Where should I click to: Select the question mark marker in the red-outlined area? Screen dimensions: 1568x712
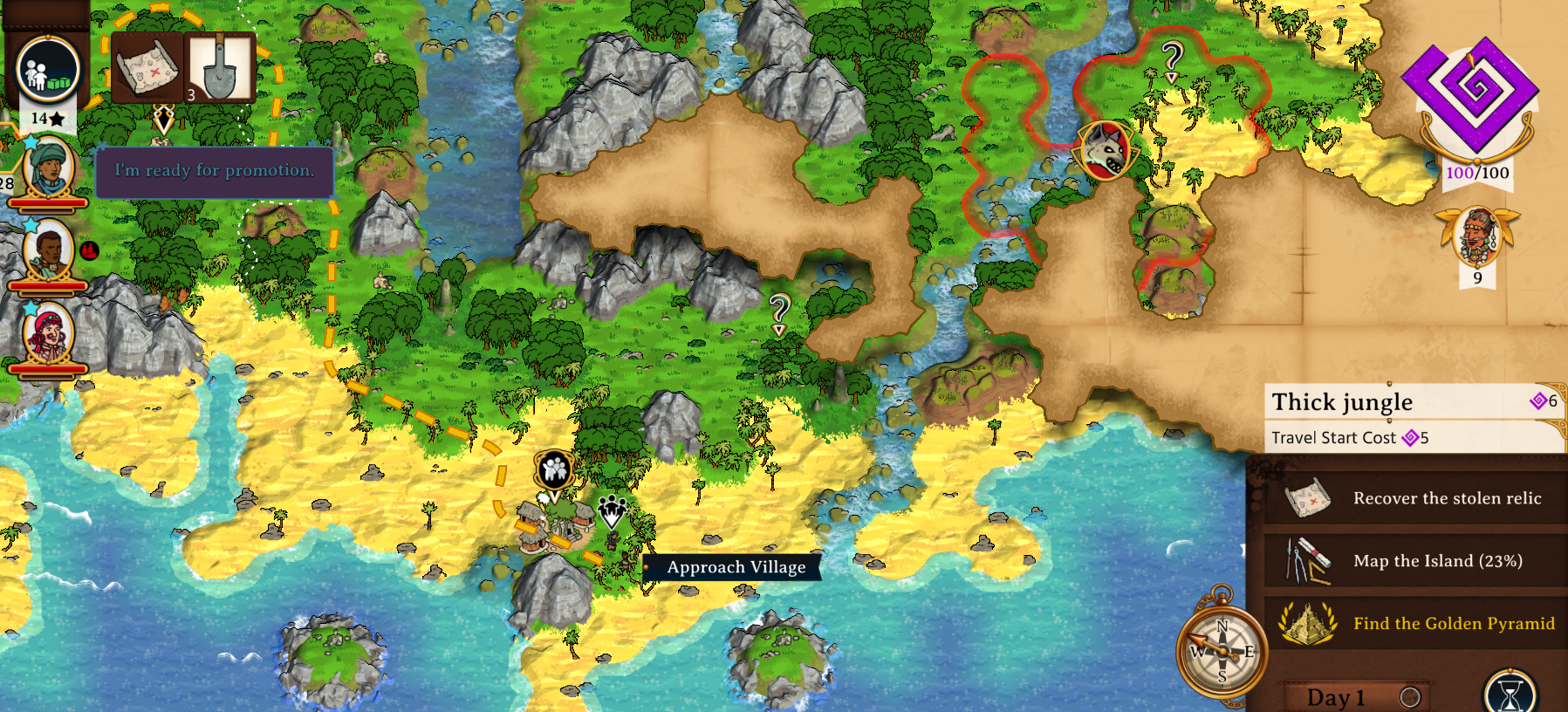1172,61
